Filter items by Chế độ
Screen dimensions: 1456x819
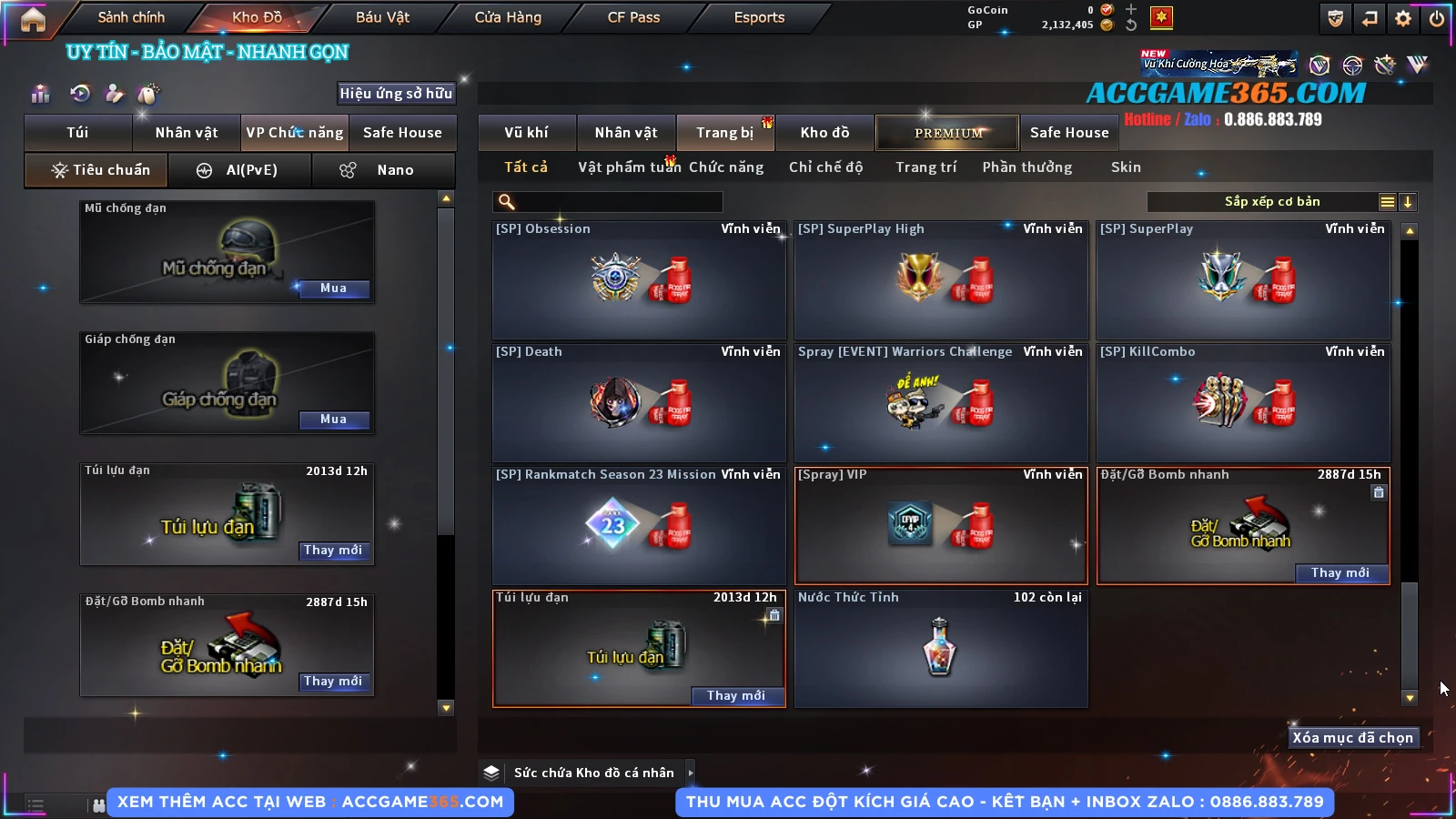[825, 167]
